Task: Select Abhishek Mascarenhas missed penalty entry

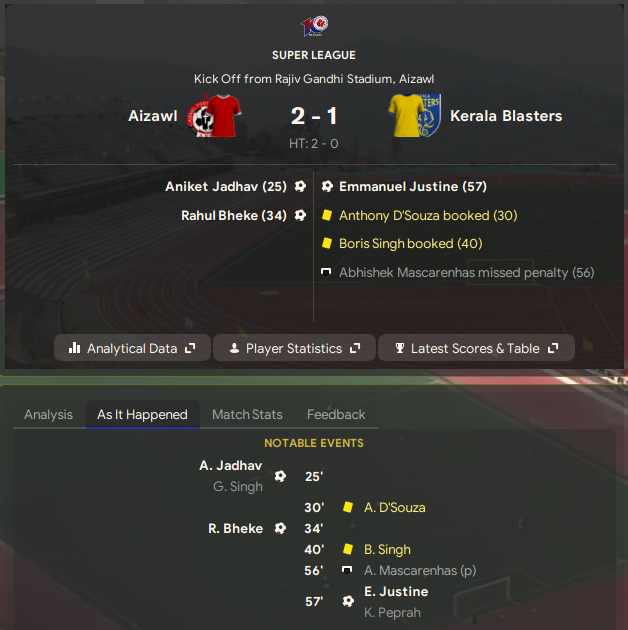Action: (x=466, y=272)
